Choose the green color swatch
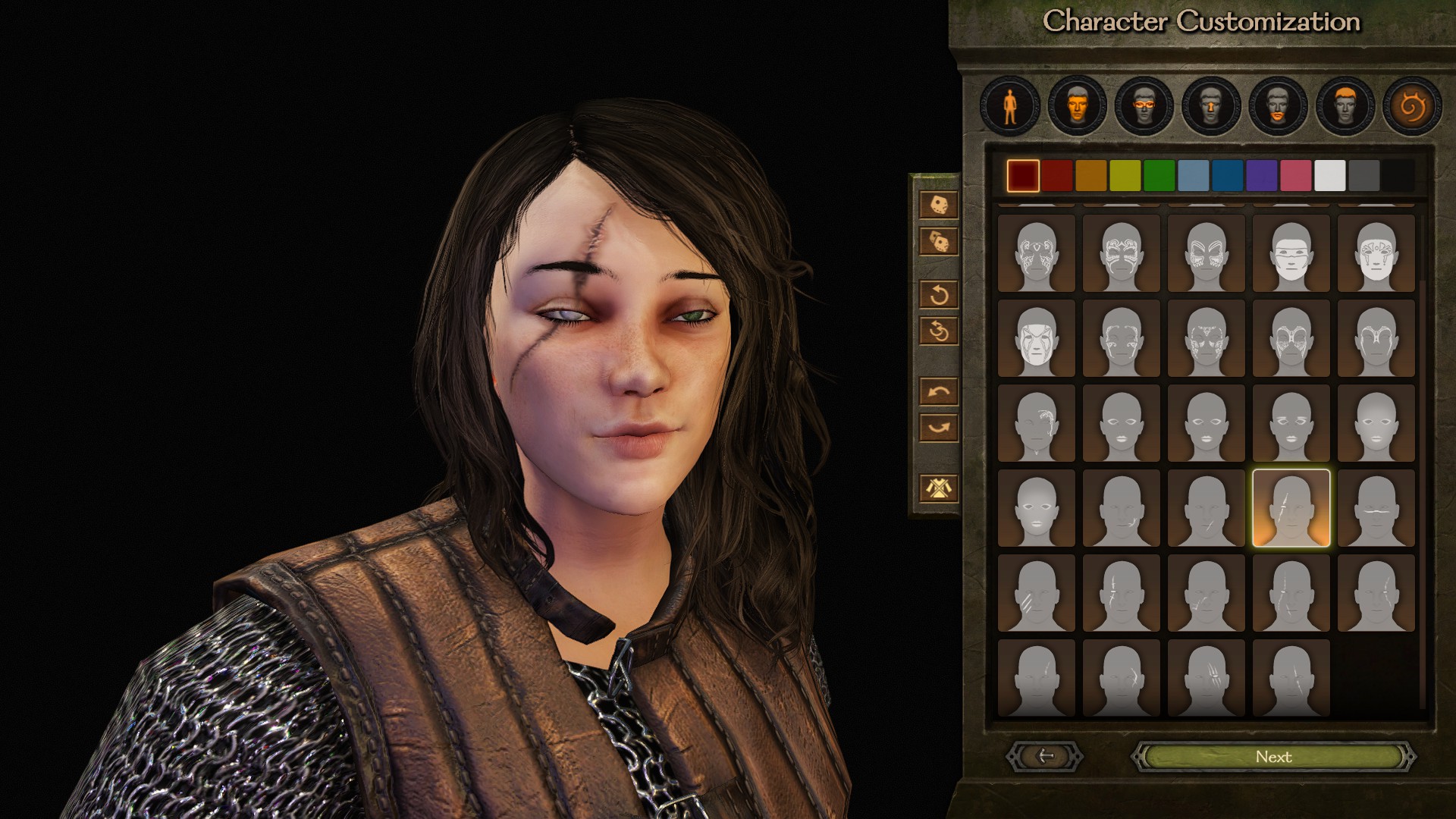Image resolution: width=1456 pixels, height=819 pixels. coord(1159,176)
